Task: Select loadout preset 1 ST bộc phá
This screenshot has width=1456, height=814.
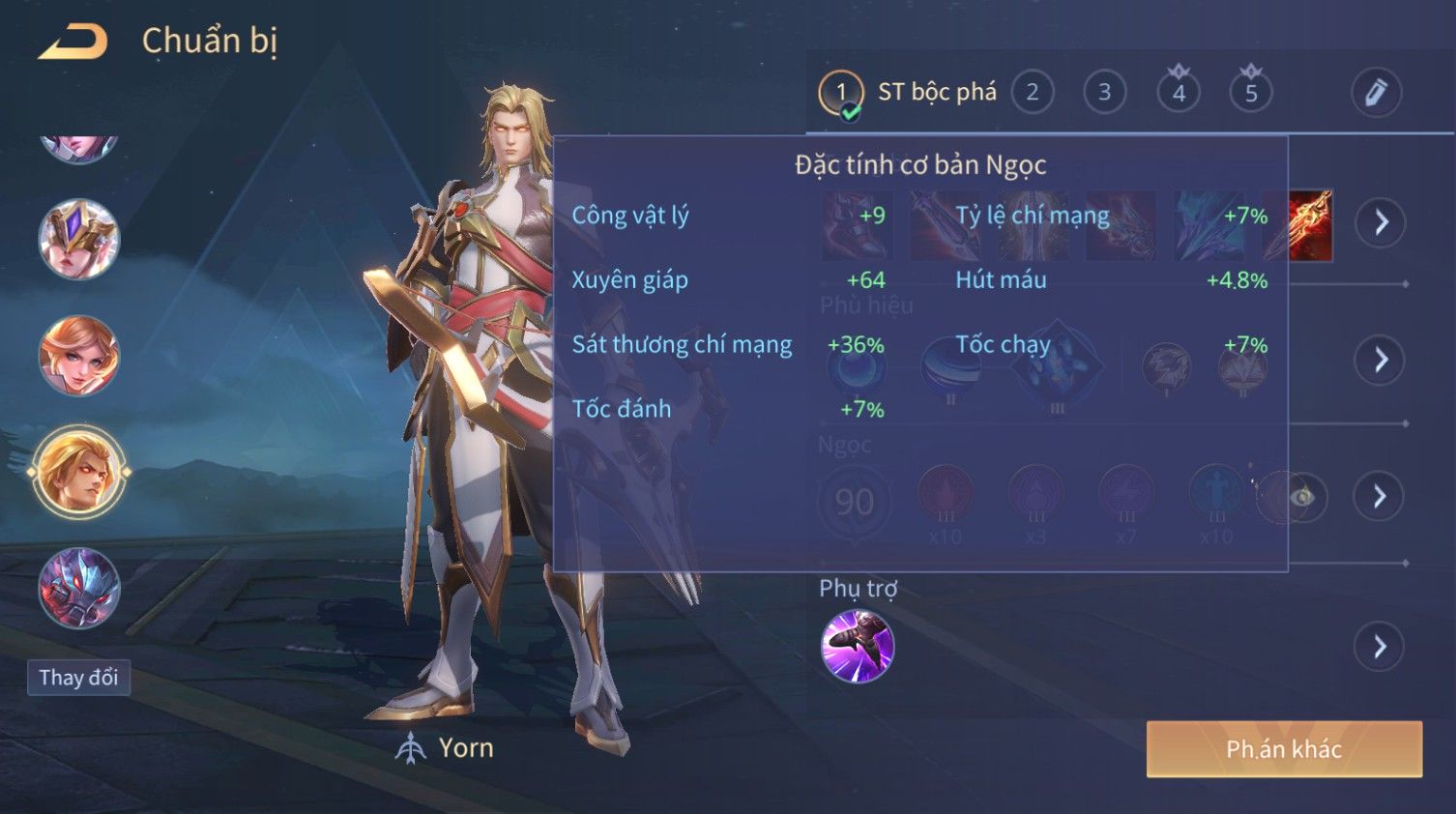Action: pos(840,93)
